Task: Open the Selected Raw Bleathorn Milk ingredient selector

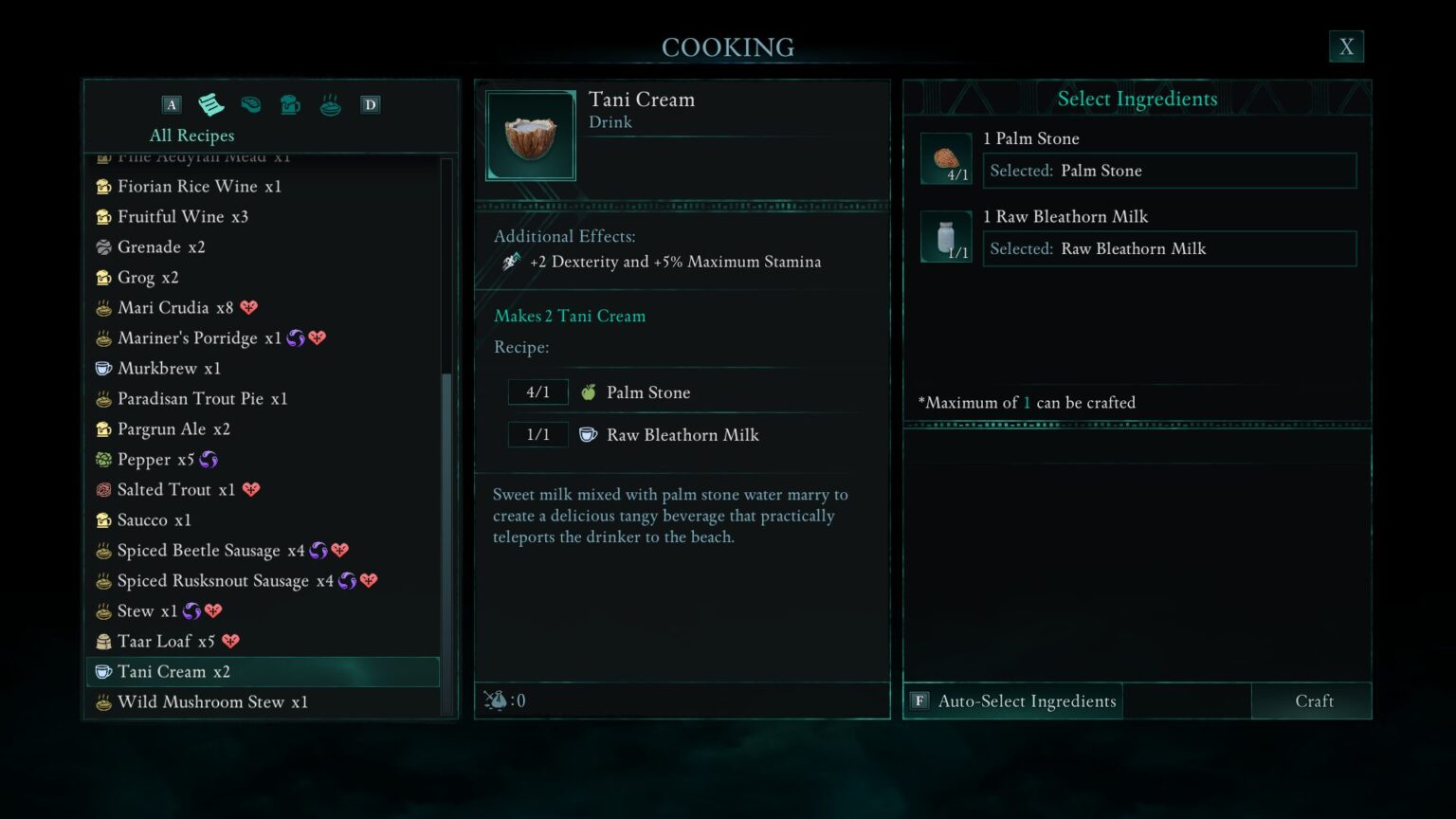Action: tap(1170, 248)
